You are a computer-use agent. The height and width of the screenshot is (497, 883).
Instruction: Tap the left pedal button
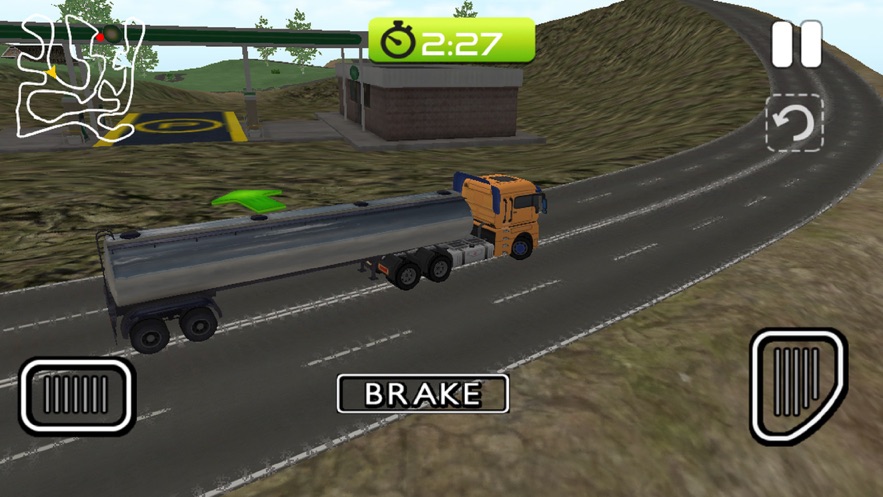[76, 396]
